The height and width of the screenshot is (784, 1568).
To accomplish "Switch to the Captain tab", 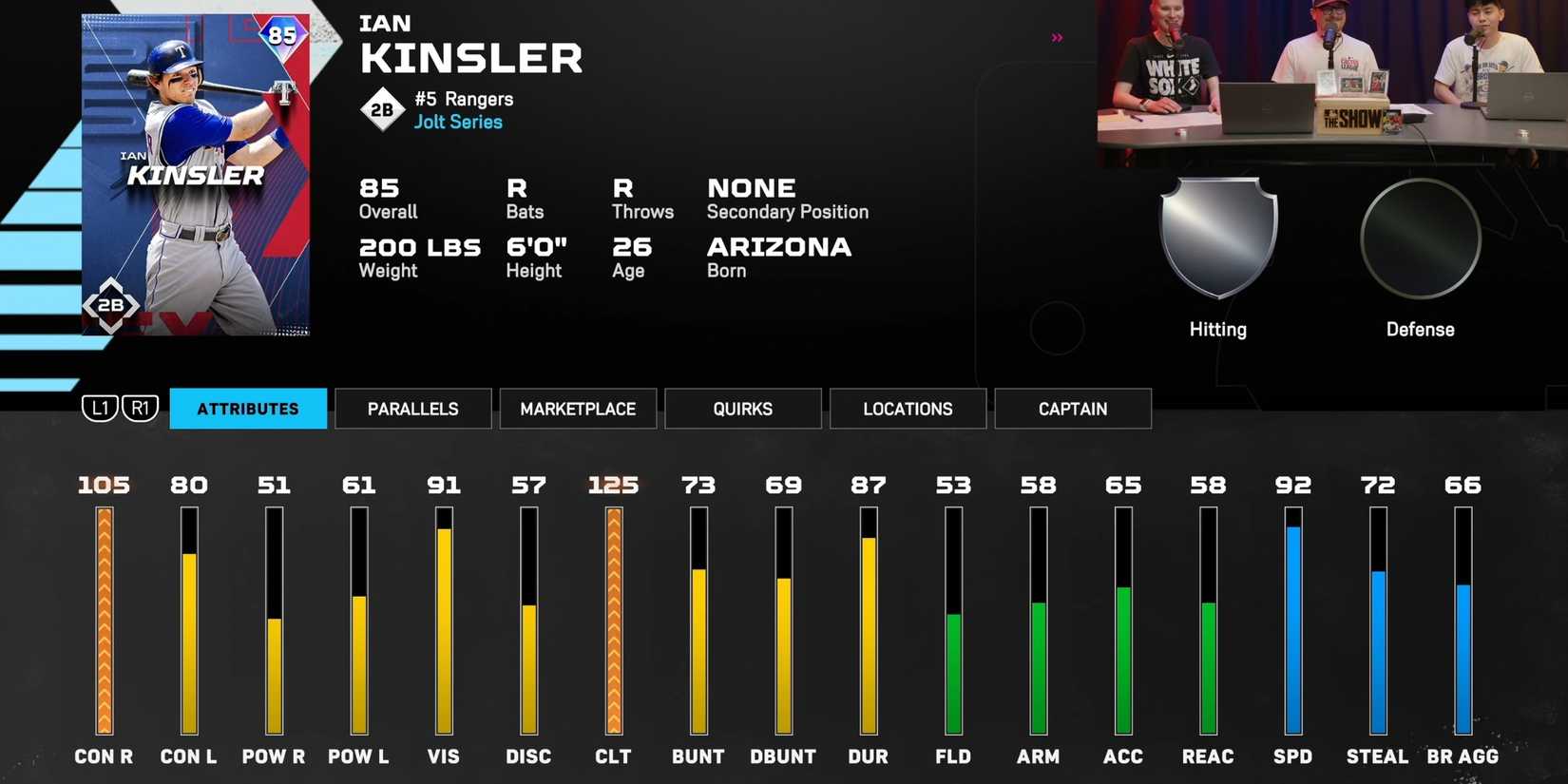I will [1072, 409].
